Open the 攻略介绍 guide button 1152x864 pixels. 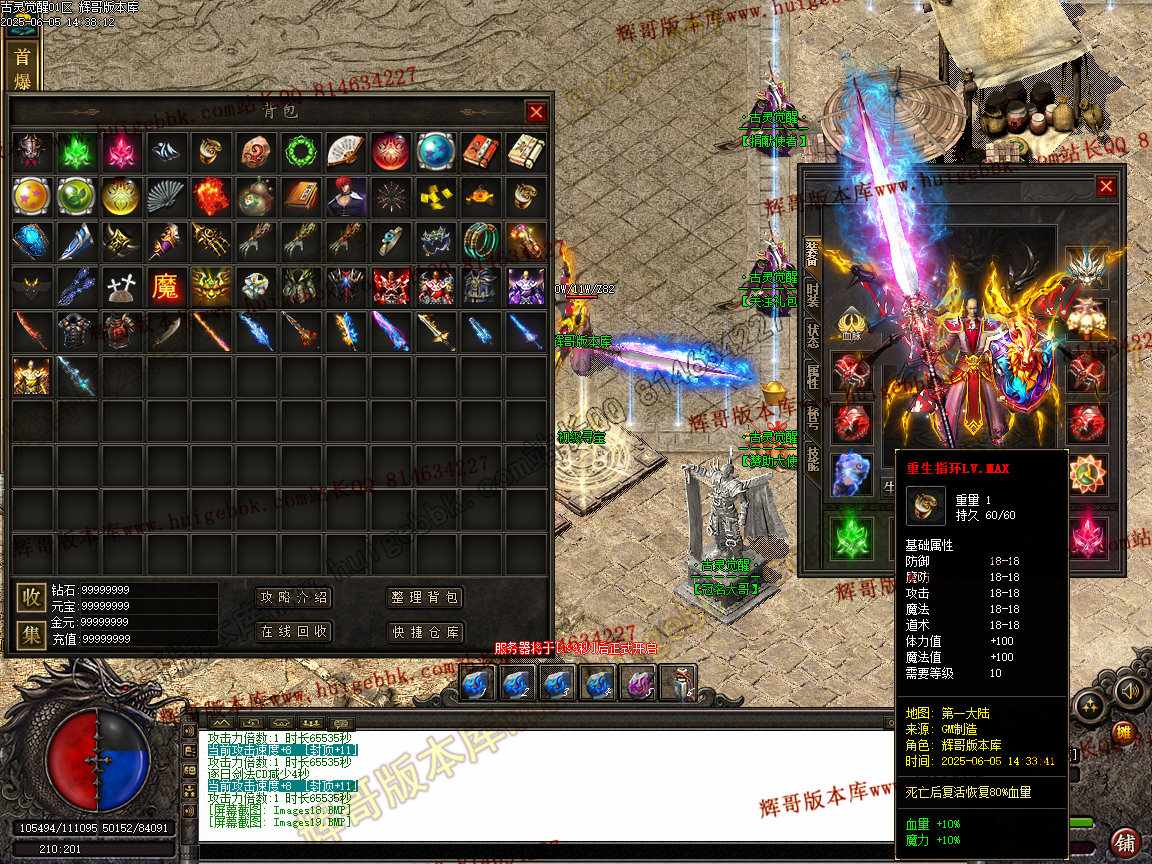(294, 598)
